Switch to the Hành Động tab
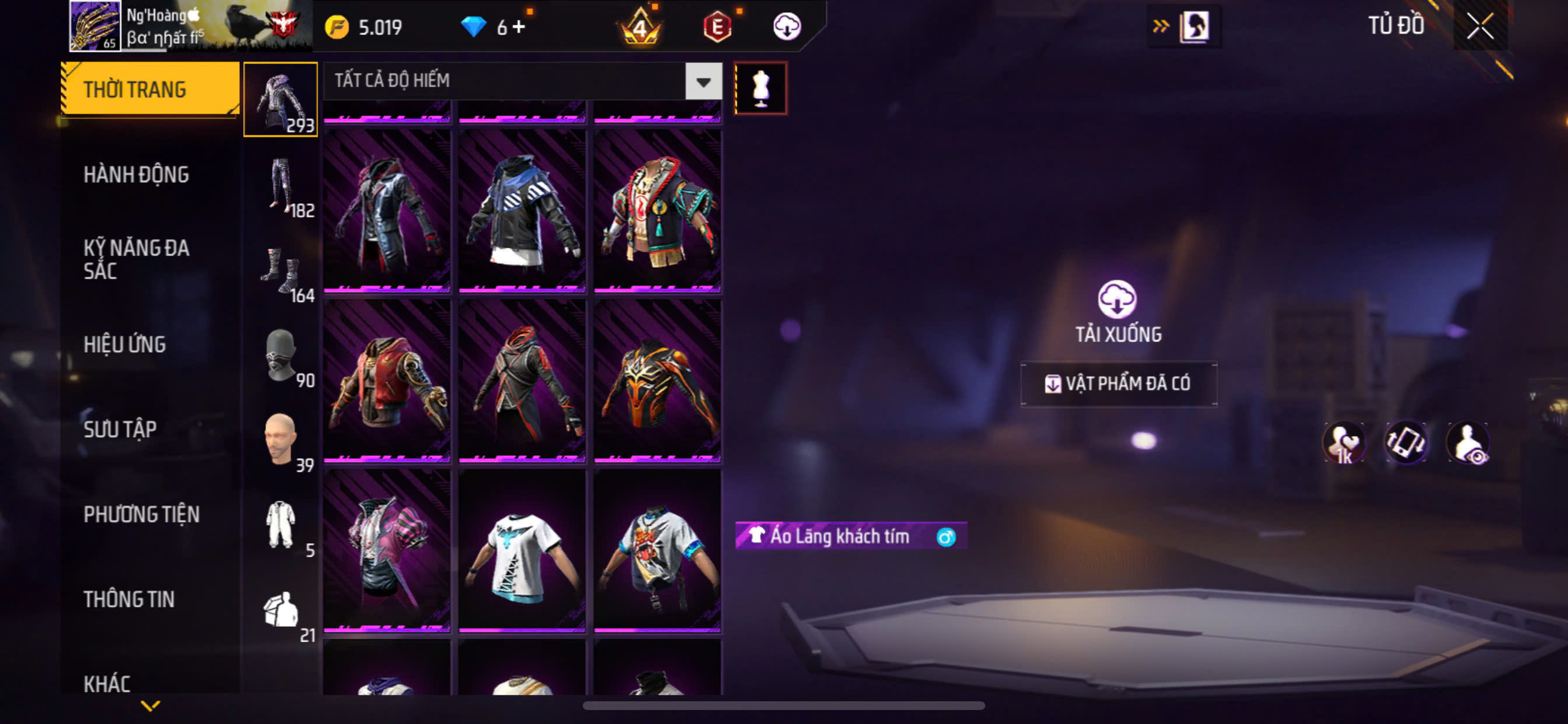 click(x=136, y=175)
